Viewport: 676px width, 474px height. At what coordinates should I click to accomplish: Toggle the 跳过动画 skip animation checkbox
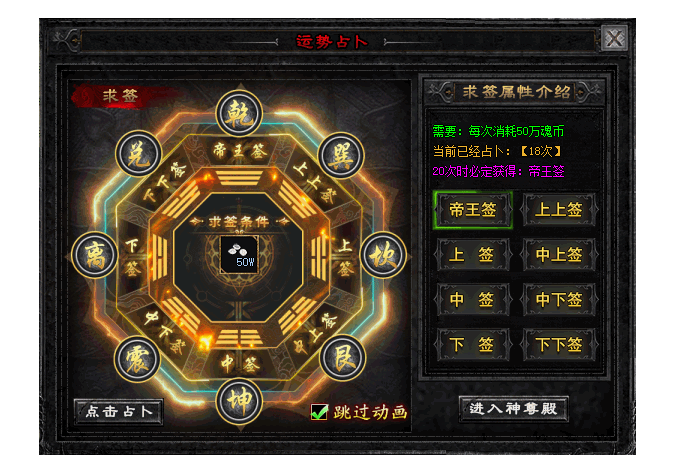(320, 411)
